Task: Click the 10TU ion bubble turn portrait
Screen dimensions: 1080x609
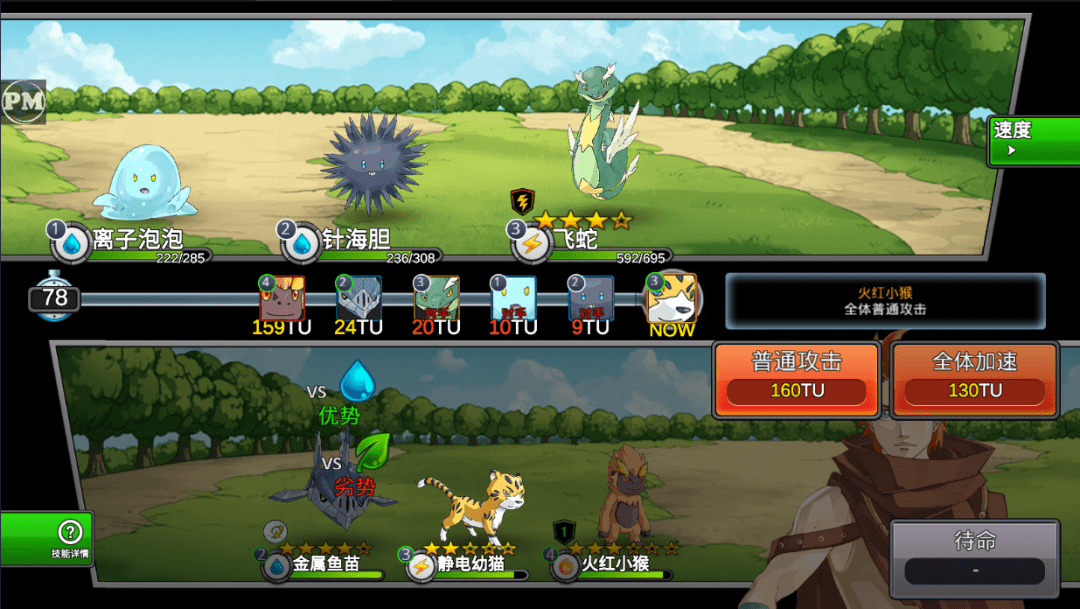Action: click(513, 298)
